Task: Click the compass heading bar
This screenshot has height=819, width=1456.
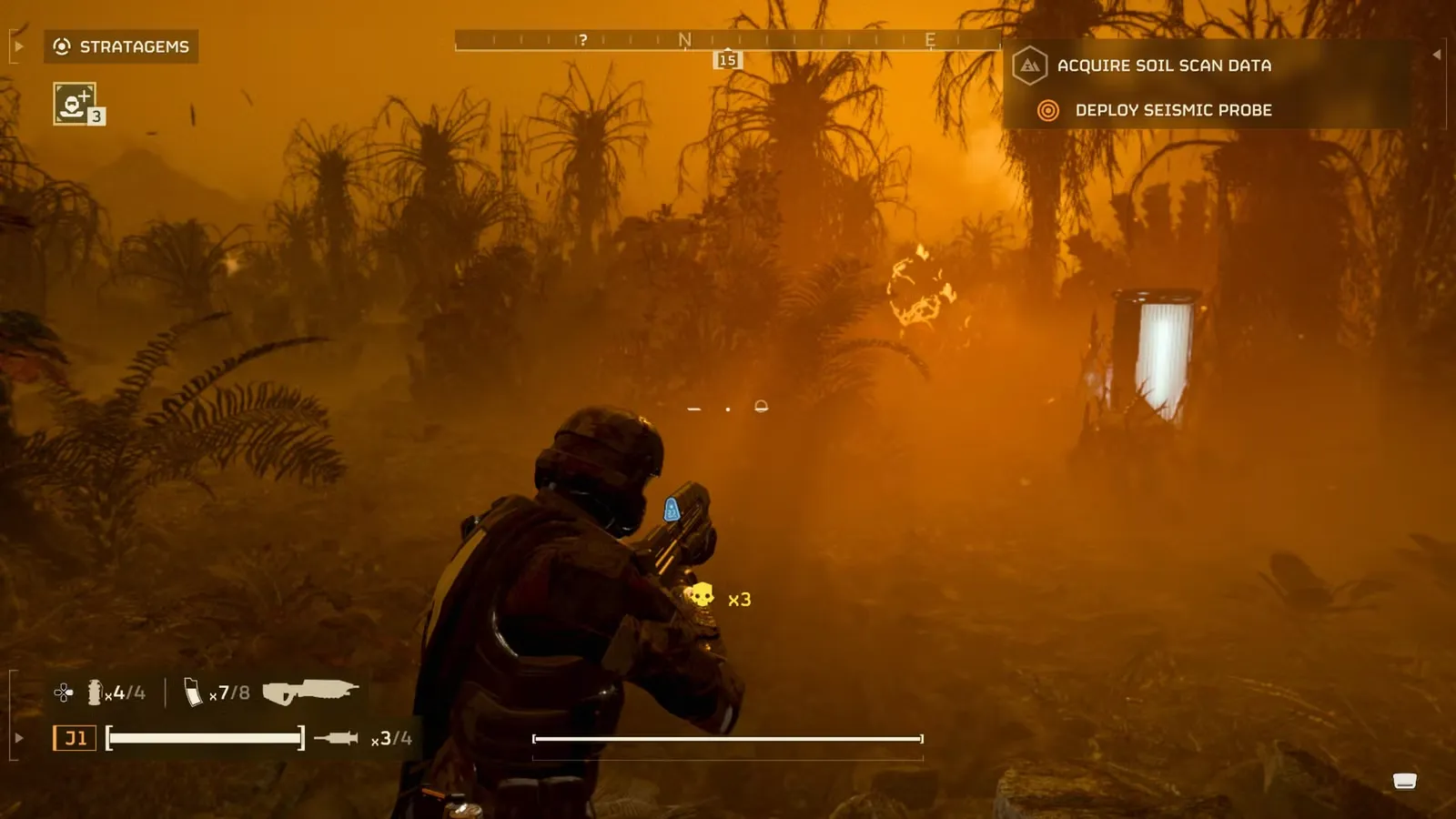Action: point(726,40)
